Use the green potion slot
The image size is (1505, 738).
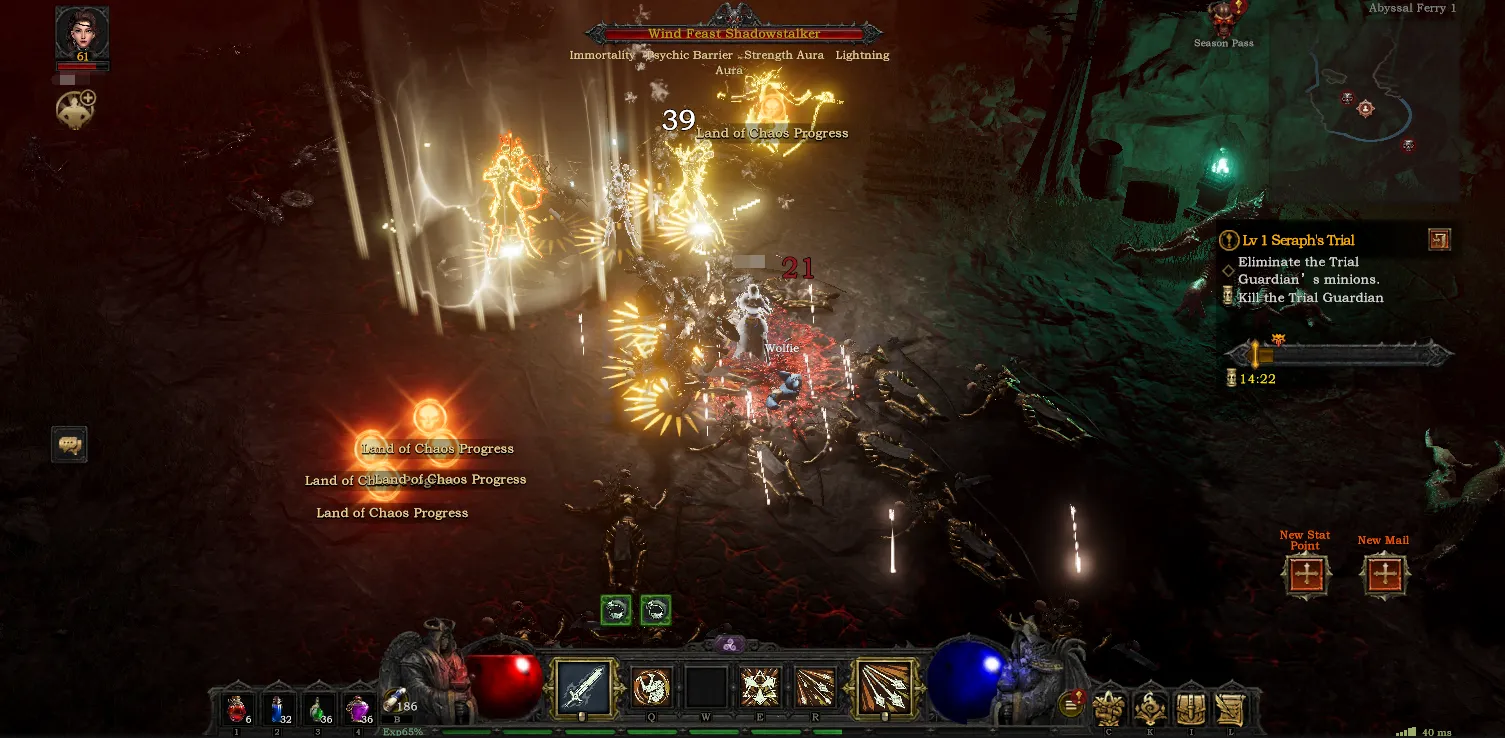coord(320,709)
